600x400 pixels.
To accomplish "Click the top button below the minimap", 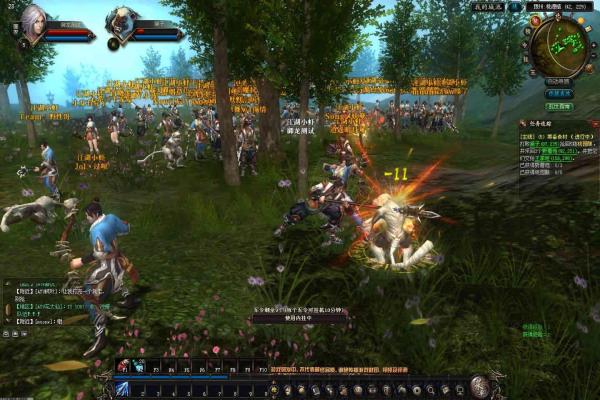I will (559, 81).
